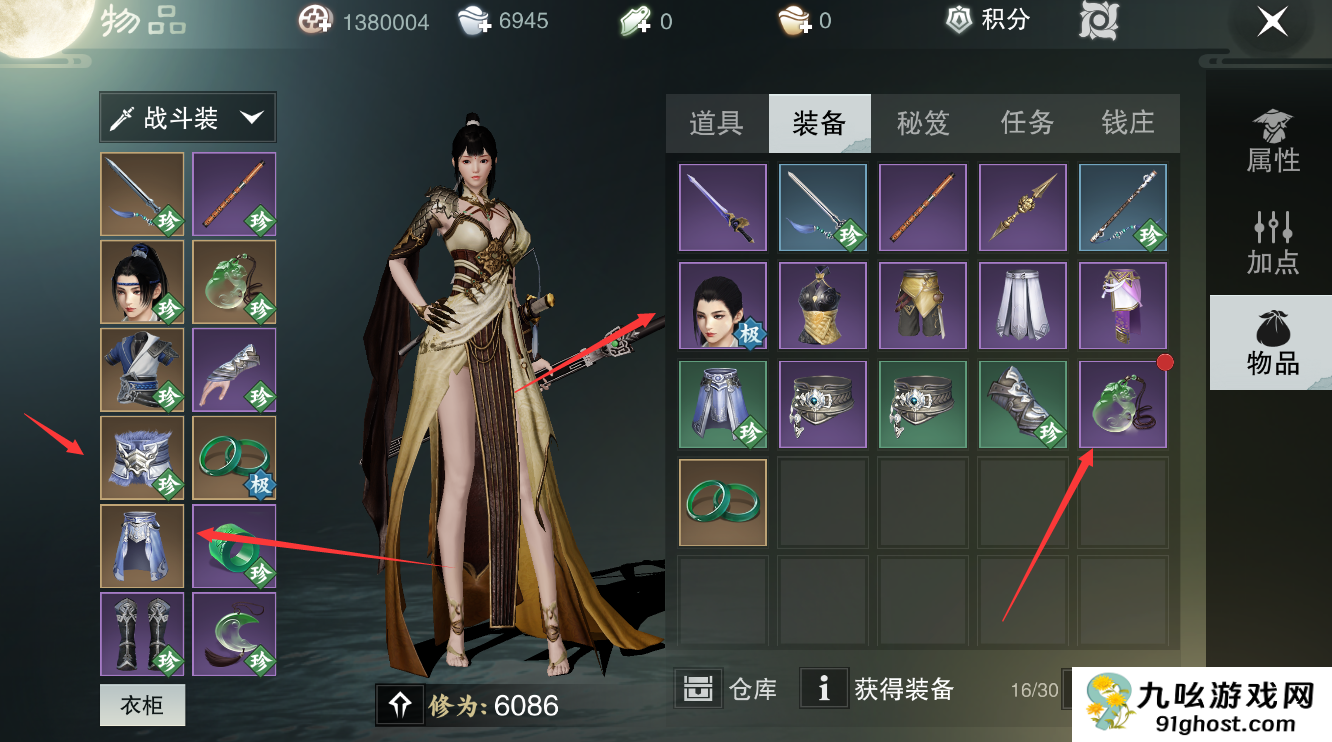This screenshot has width=1332, height=742.
Task: Pick the purple sword in the bag
Action: pos(723,207)
